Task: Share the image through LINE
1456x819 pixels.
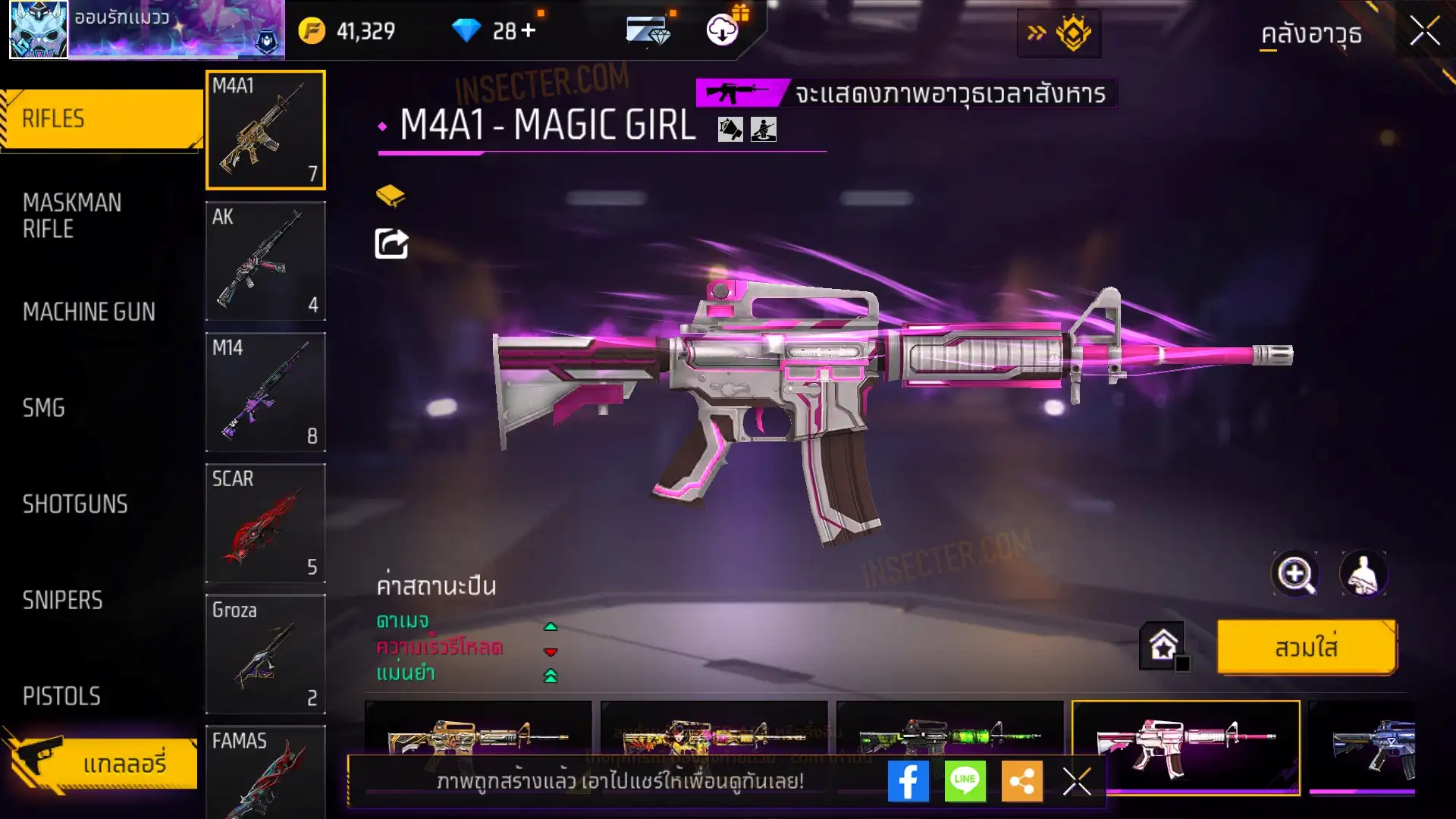Action: (x=965, y=781)
